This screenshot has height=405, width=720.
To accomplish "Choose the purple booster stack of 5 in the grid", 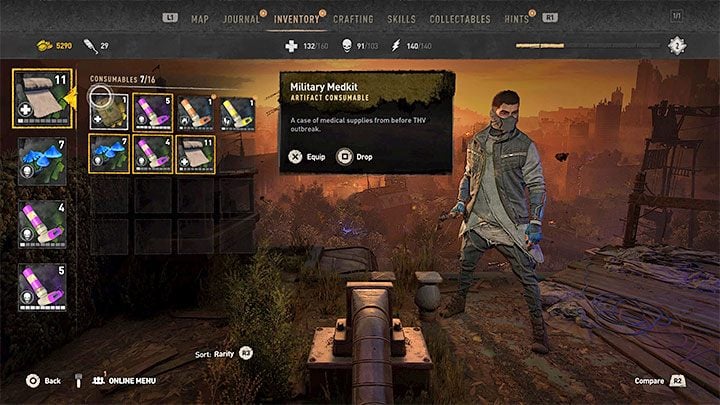I will coord(152,111).
